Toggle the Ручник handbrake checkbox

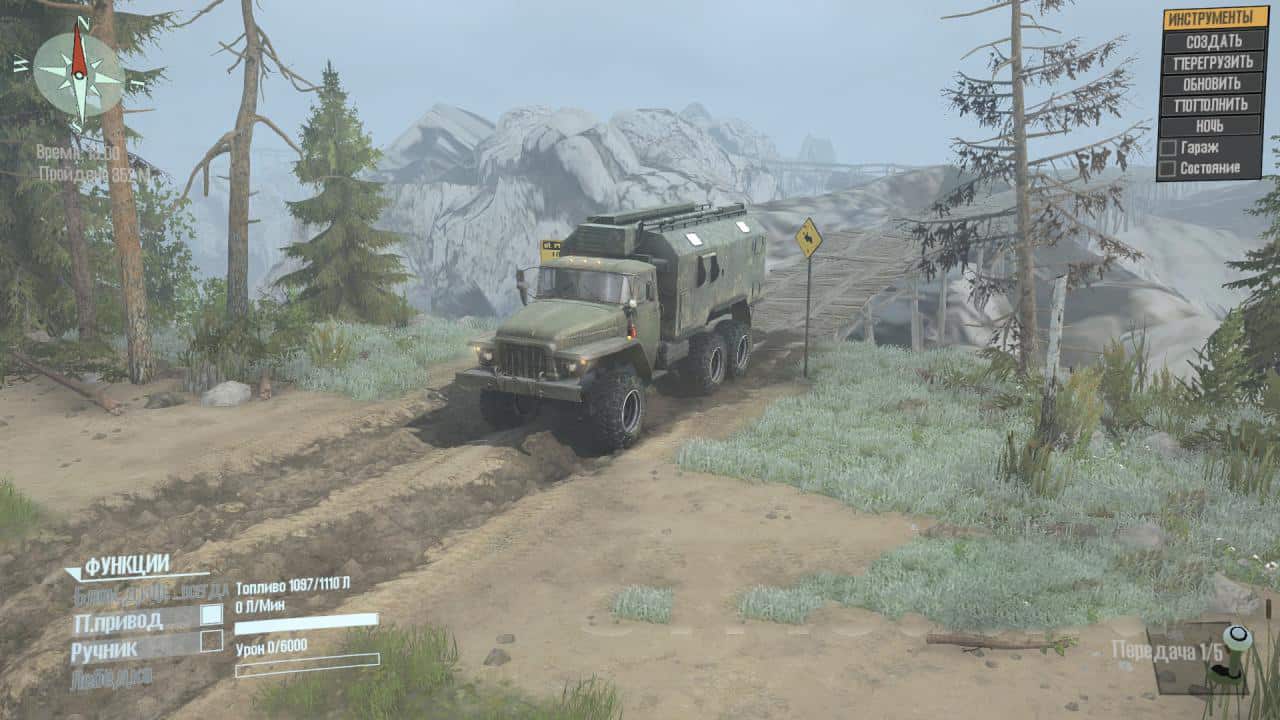[211, 641]
